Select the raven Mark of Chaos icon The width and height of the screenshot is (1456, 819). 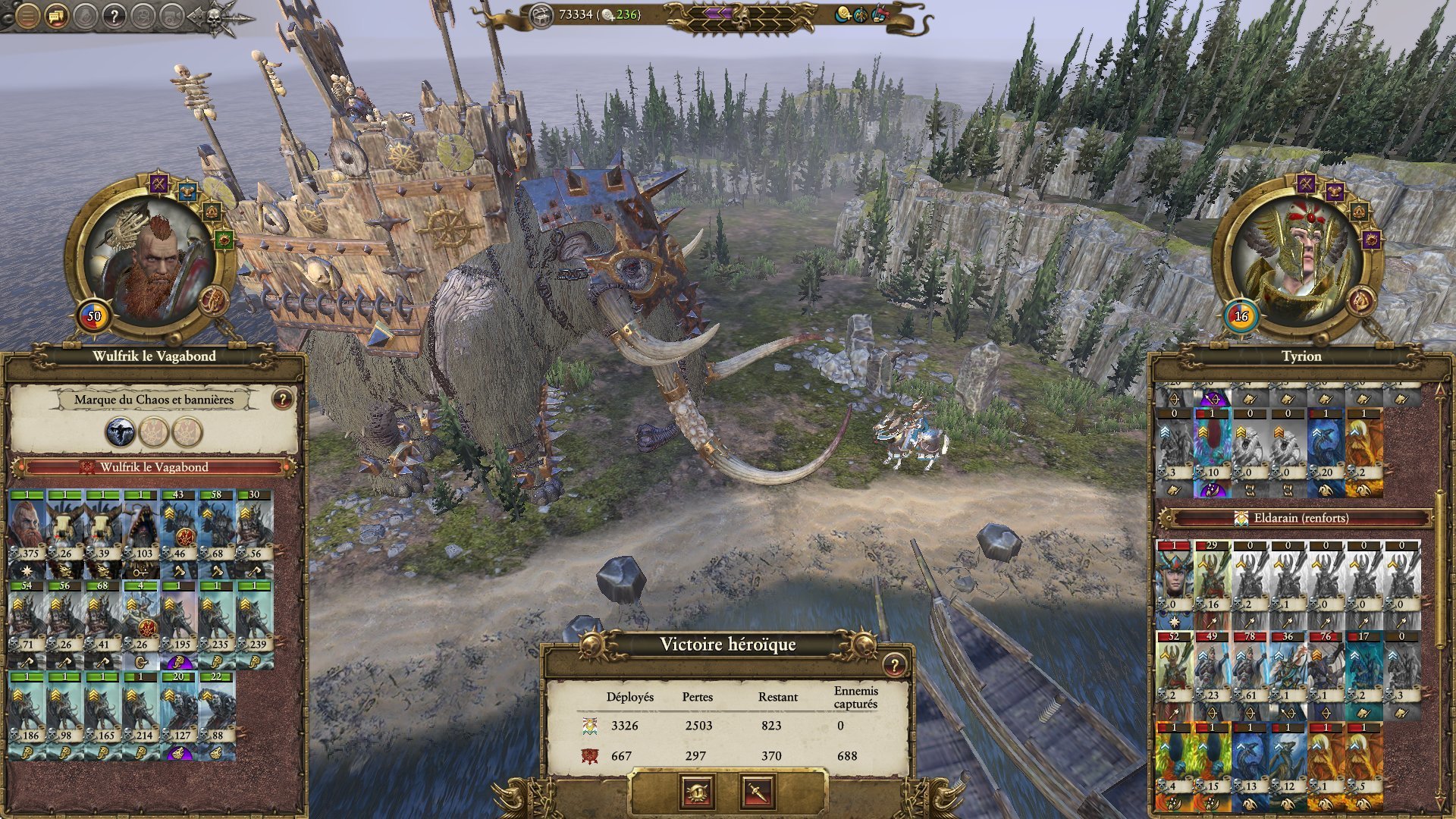[120, 432]
